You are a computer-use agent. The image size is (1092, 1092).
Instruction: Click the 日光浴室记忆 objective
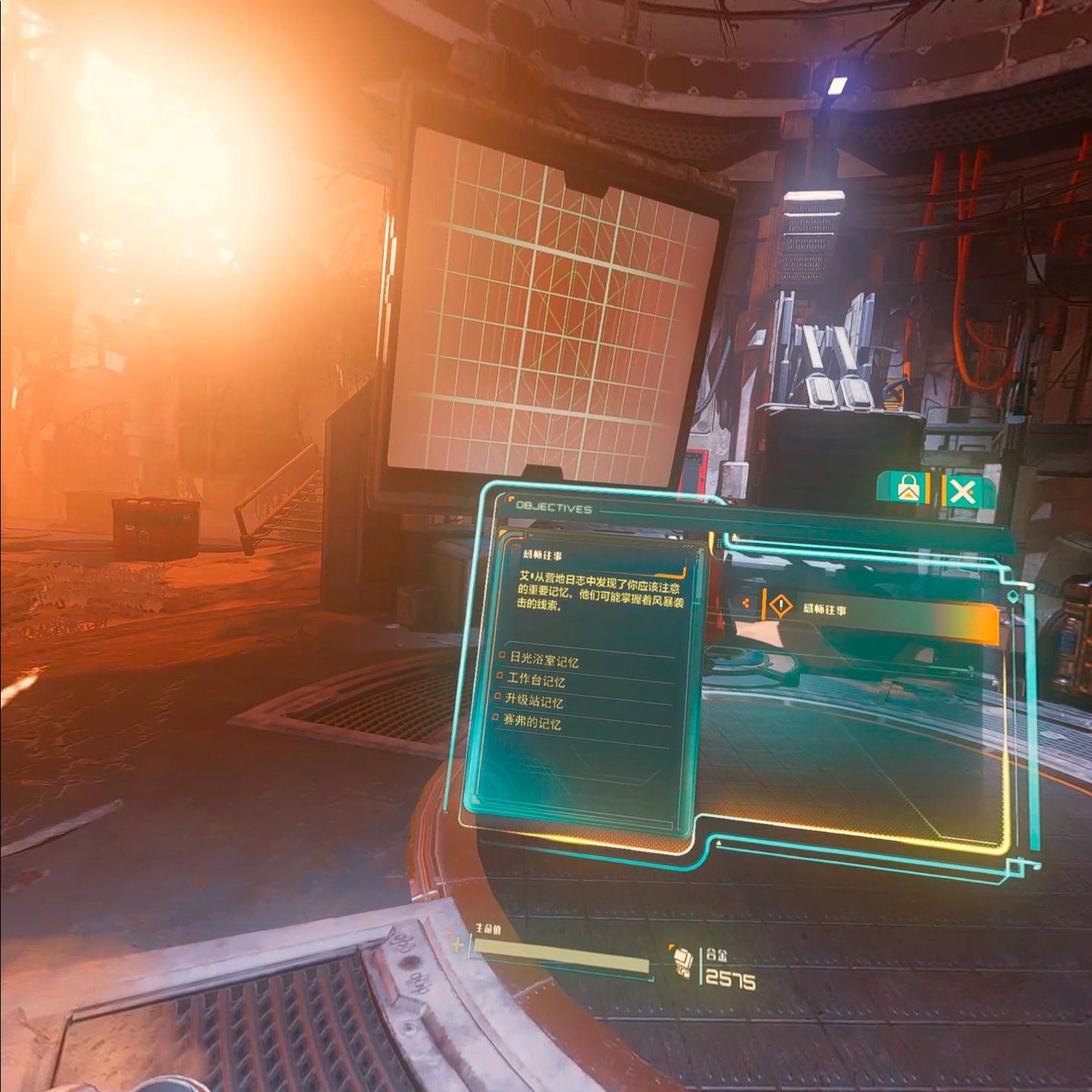click(544, 660)
